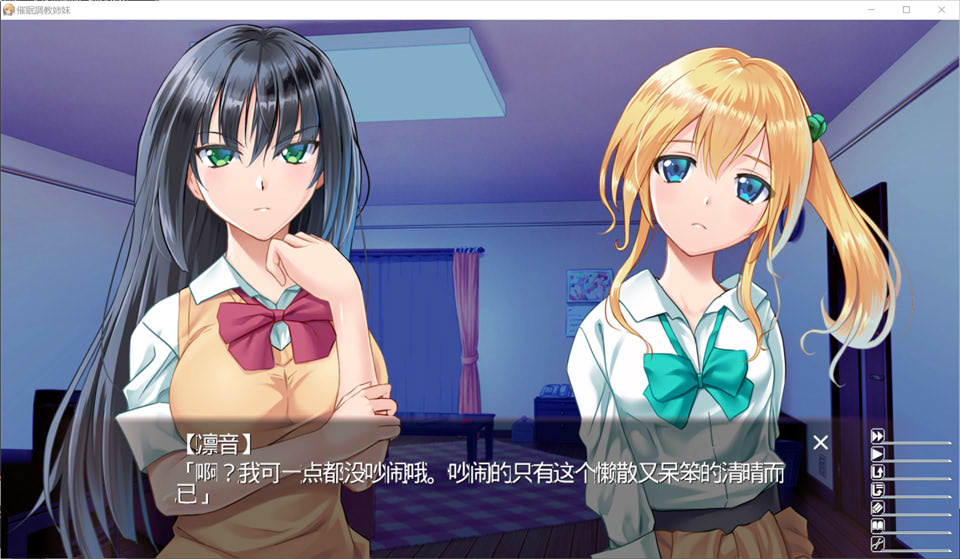Activate the fast-forward skip icon
This screenshot has width=960, height=559.
(878, 436)
